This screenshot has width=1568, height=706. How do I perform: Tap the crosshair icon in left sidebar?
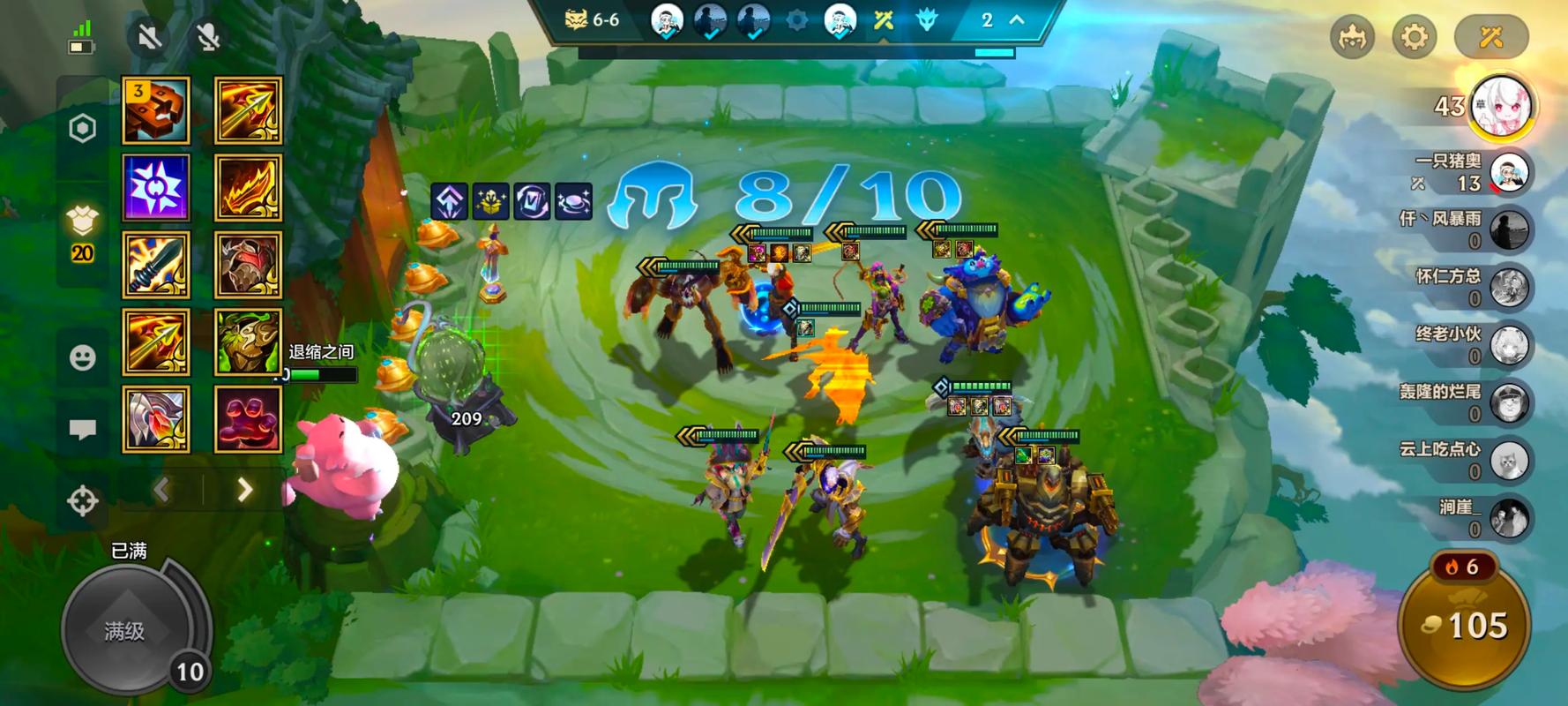[83, 500]
